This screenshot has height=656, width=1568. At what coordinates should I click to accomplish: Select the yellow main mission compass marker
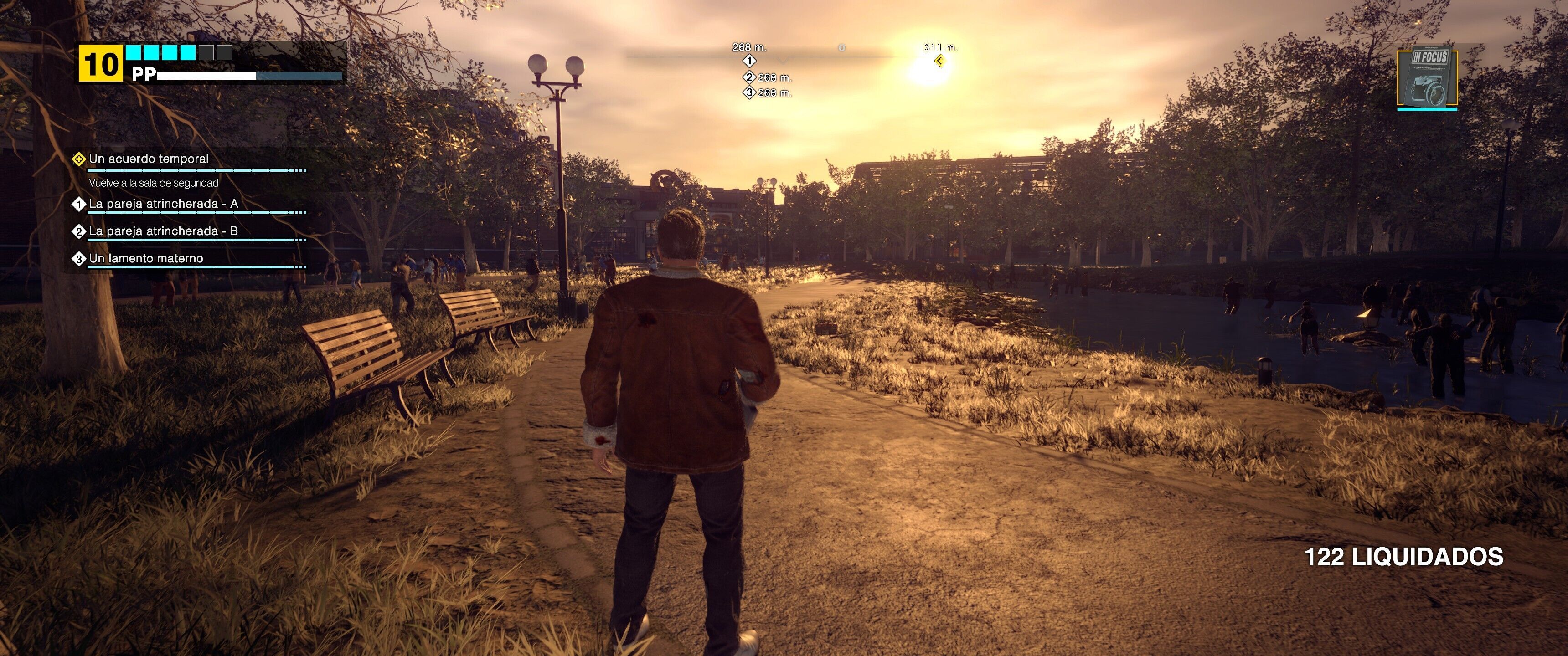click(939, 61)
